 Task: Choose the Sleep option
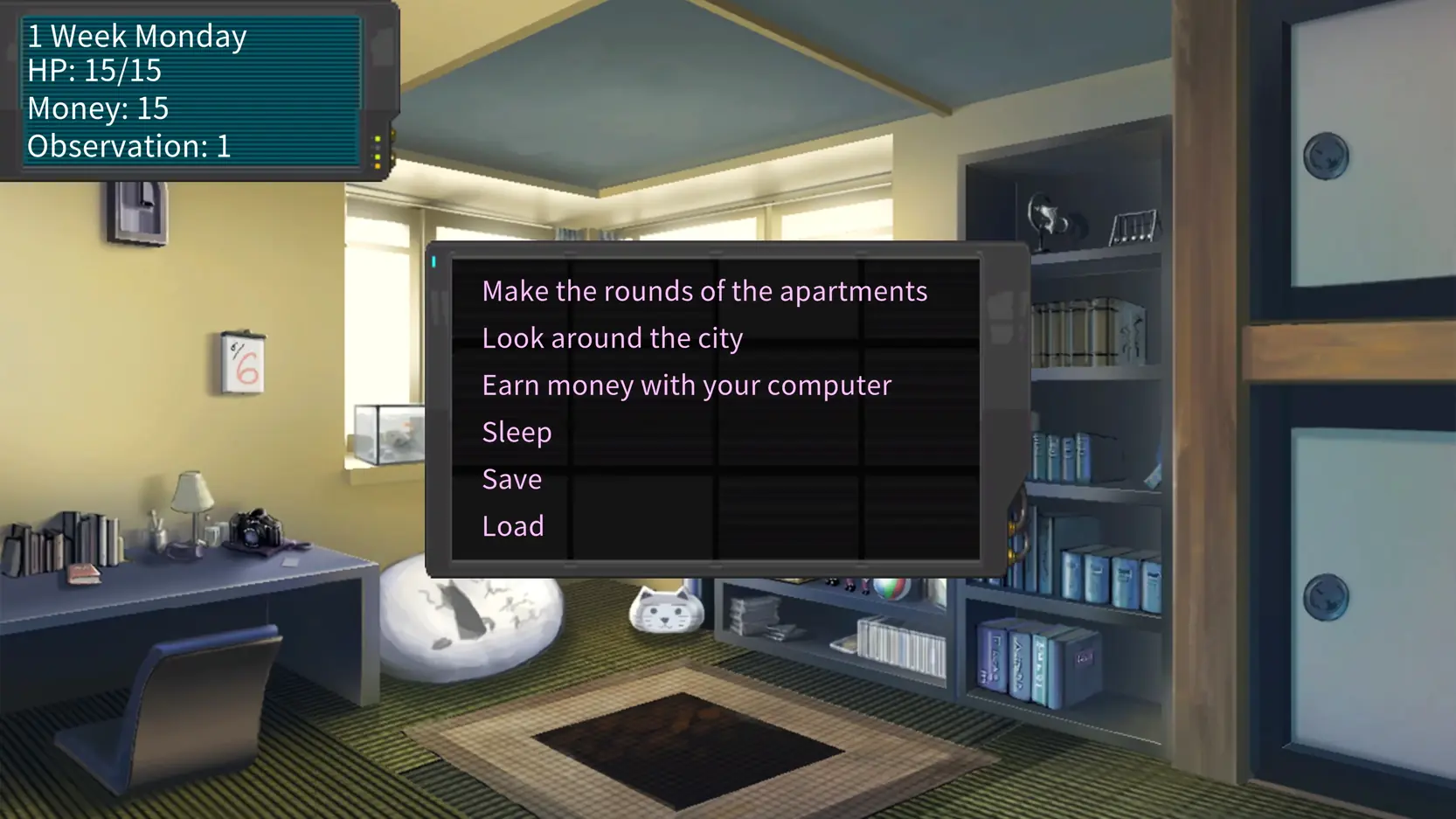click(x=517, y=433)
